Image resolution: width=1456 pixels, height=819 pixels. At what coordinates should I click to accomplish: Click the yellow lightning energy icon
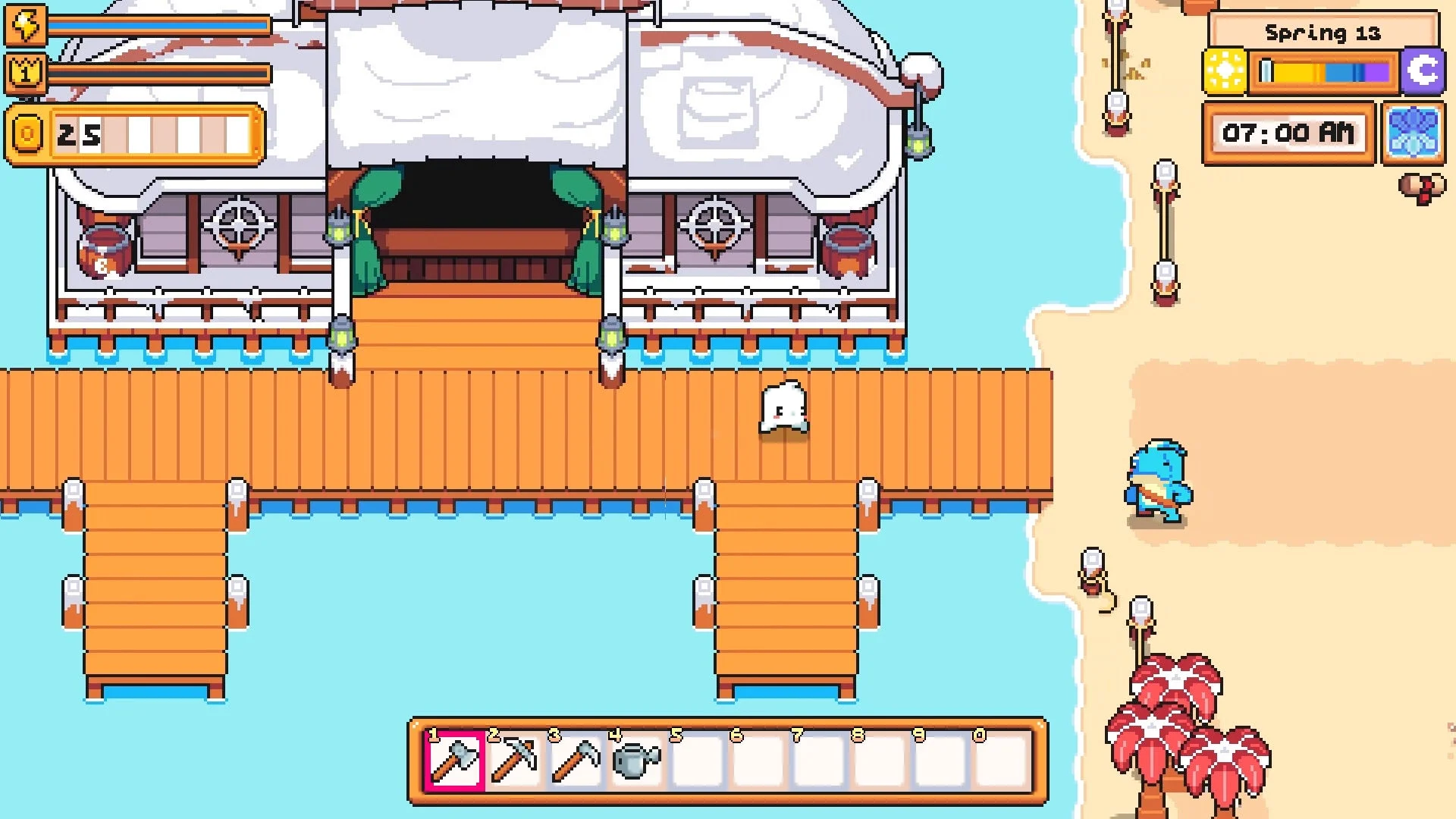pyautogui.click(x=25, y=25)
